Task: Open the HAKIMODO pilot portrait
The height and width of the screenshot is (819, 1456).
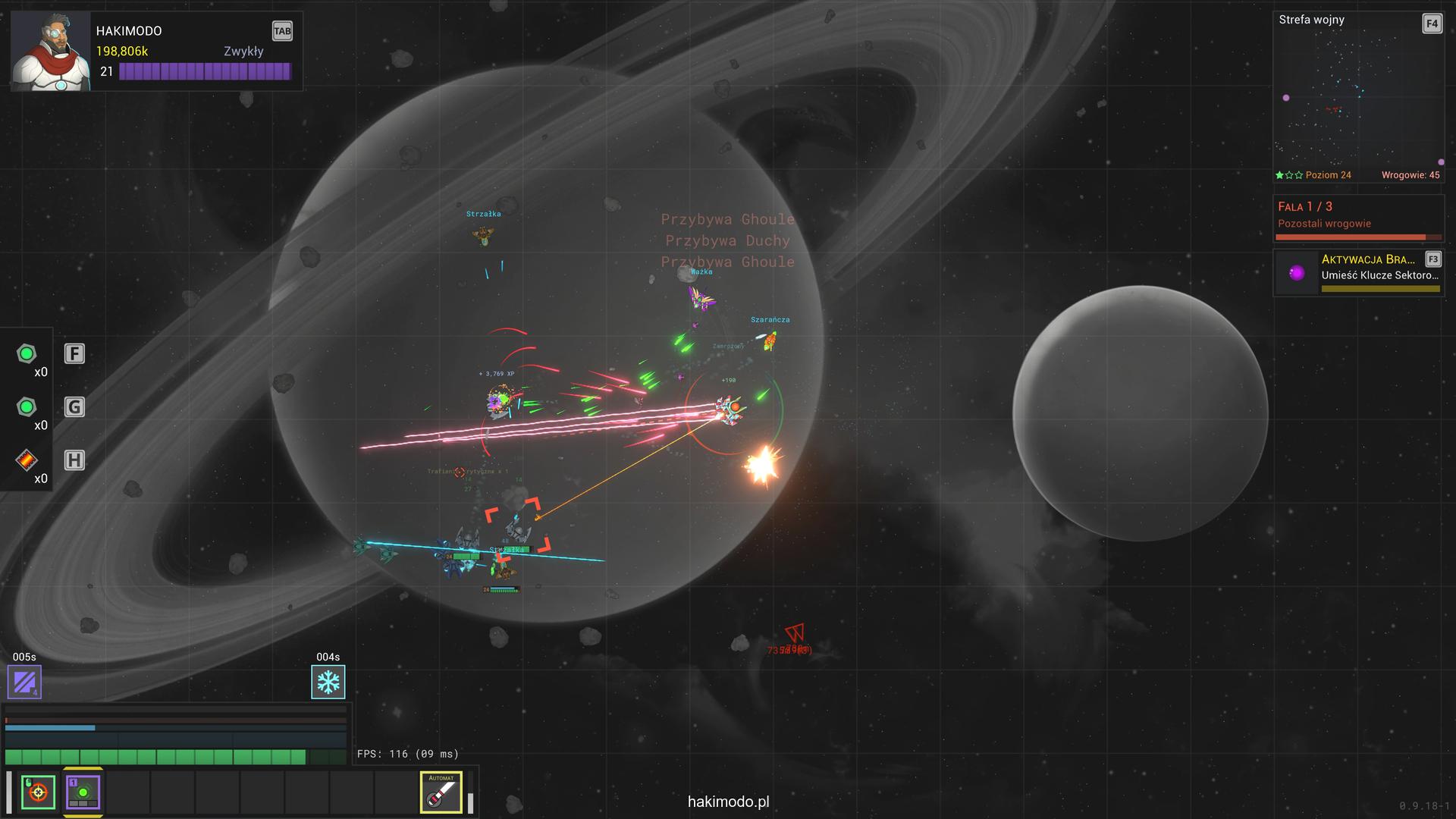Action: [x=50, y=52]
